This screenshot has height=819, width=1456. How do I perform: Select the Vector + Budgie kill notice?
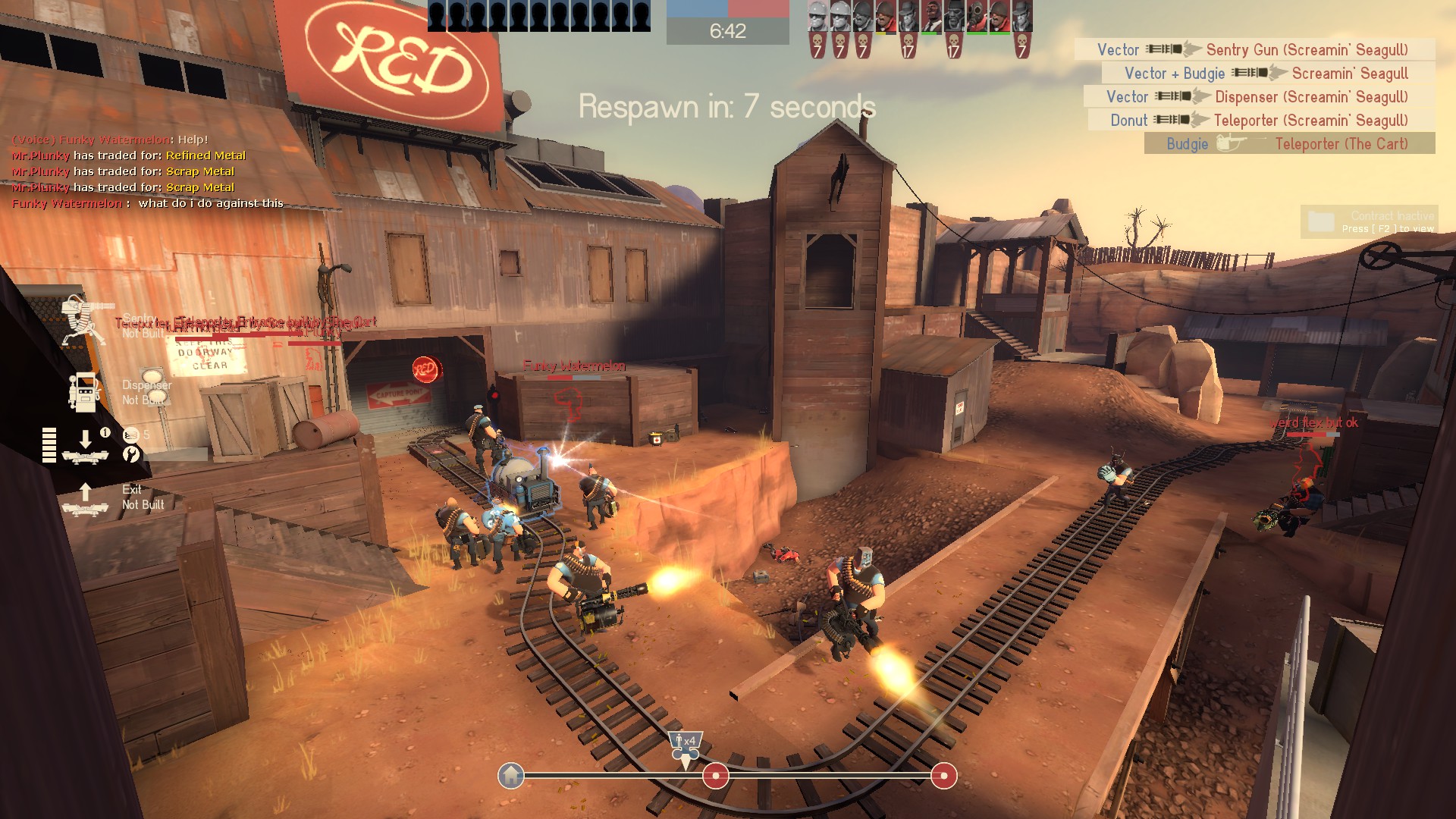point(1268,74)
